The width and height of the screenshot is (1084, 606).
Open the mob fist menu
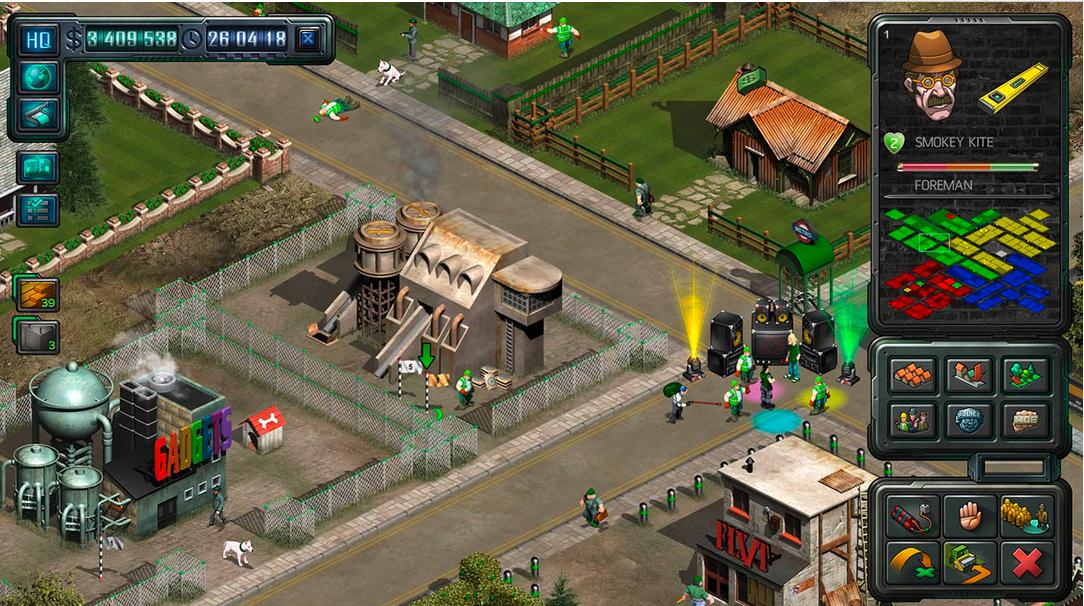coord(1025,420)
